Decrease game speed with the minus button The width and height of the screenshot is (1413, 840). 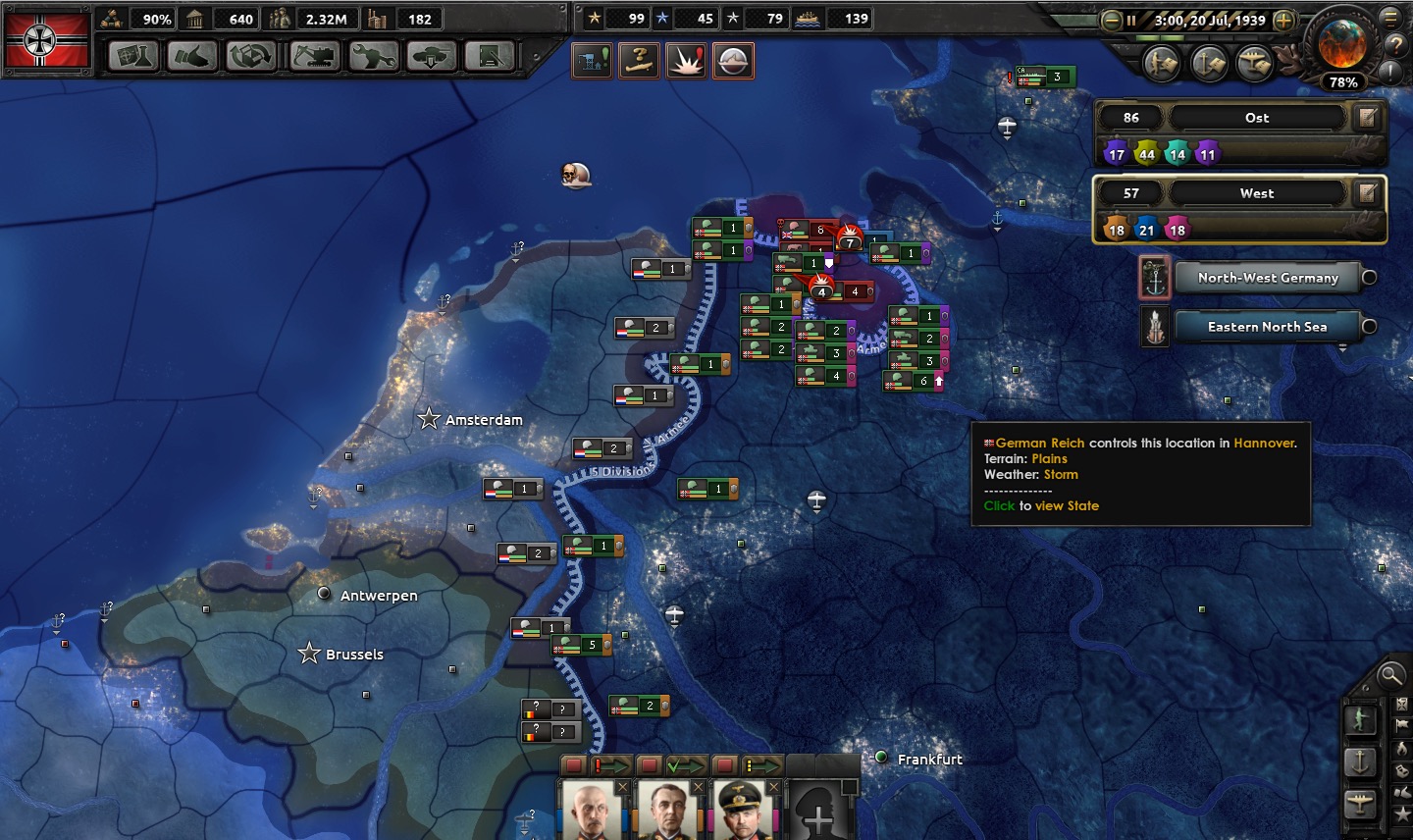click(1112, 21)
